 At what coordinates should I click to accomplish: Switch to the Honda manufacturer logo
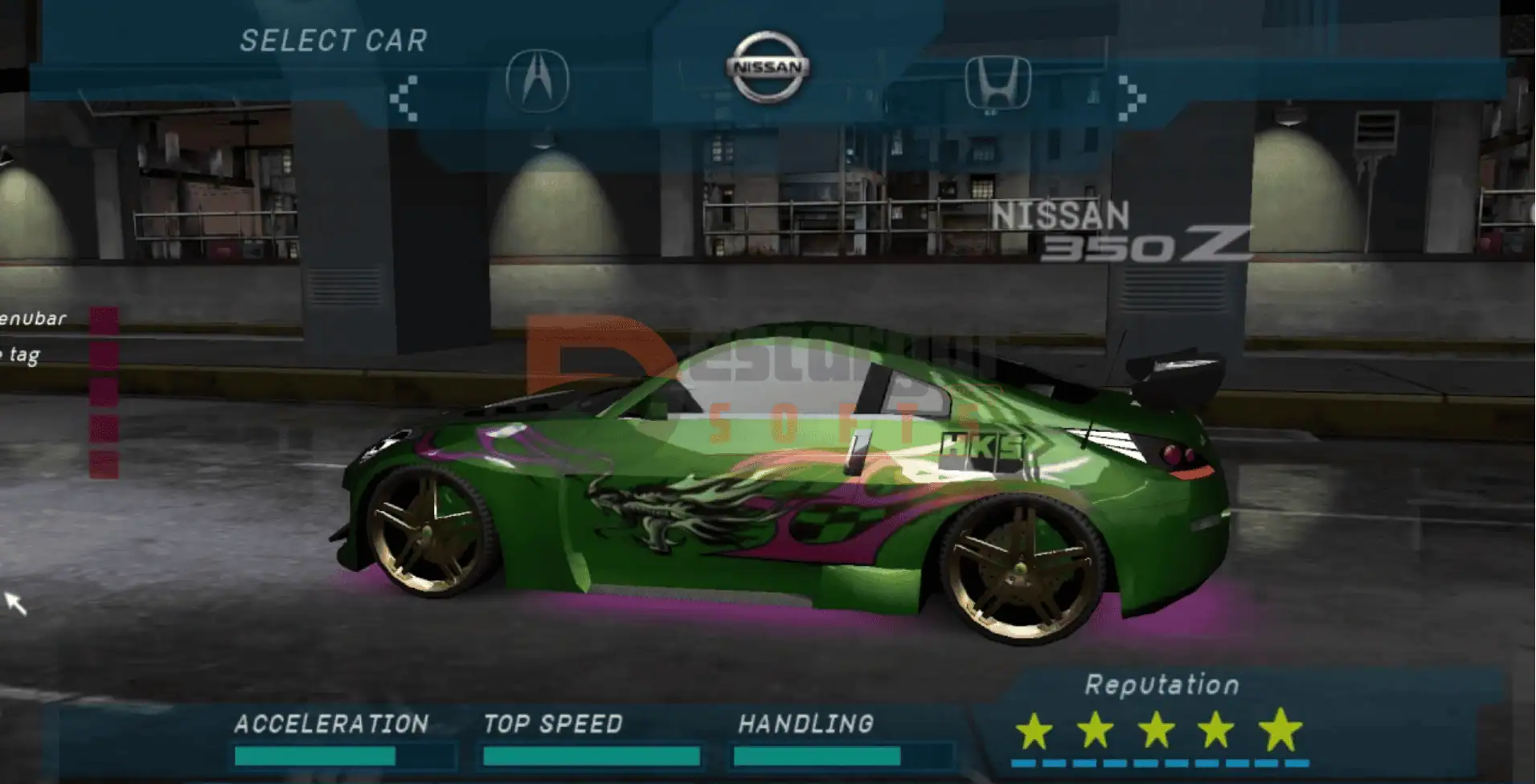coord(997,83)
